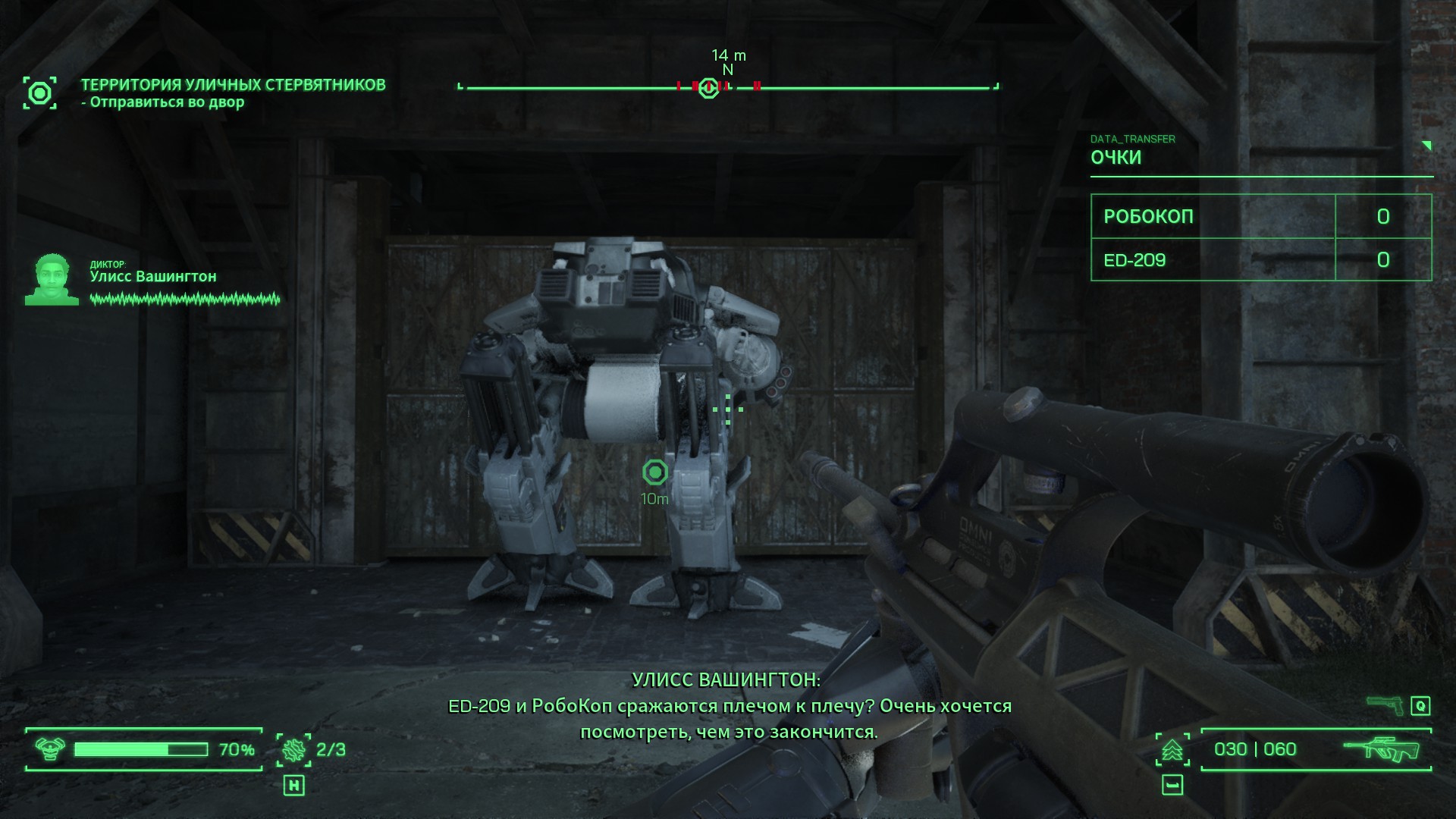
Task: Select Улисс Вашингтон speaker portrait
Action: 52,279
